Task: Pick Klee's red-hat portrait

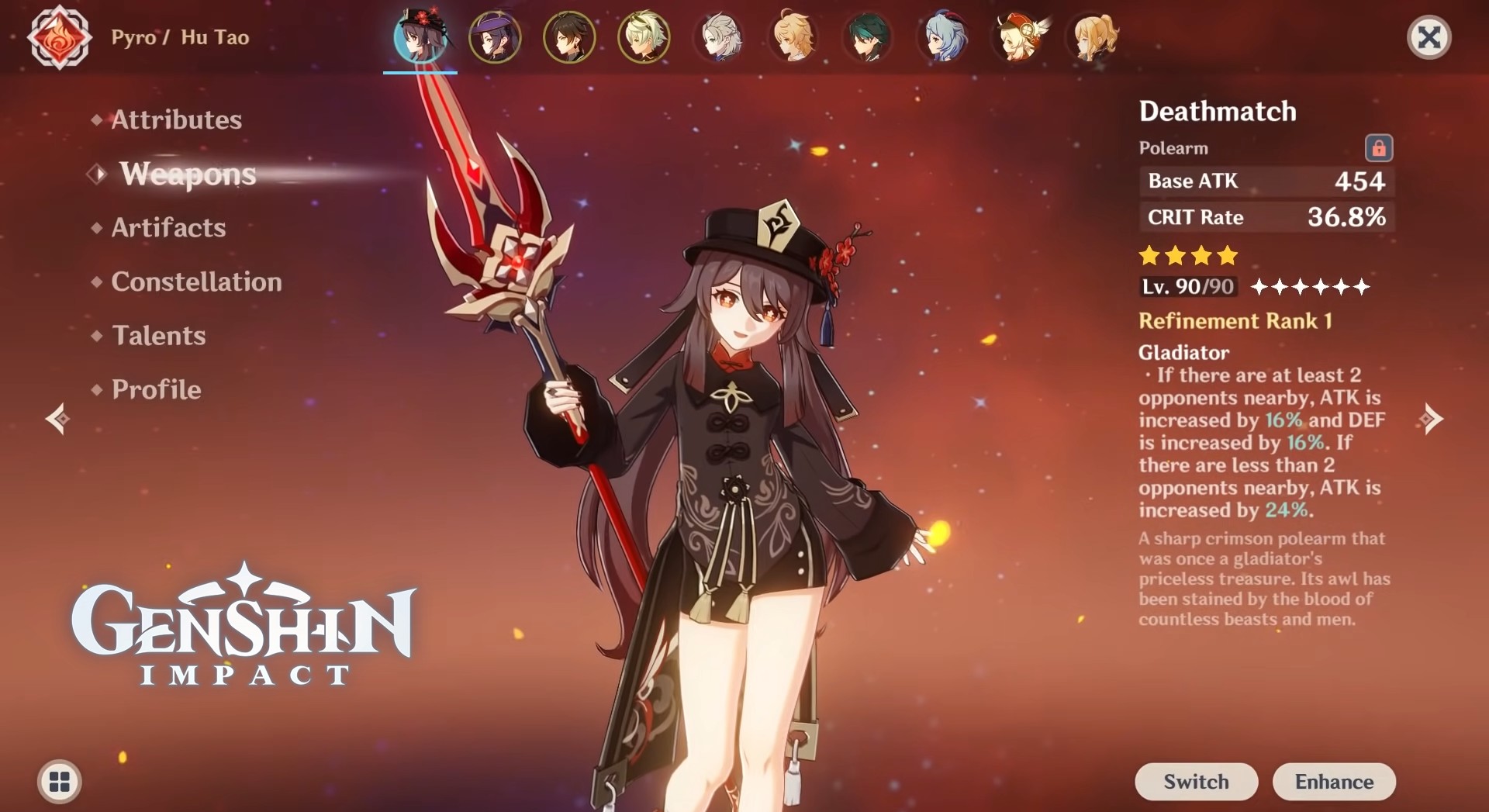Action: click(1017, 37)
